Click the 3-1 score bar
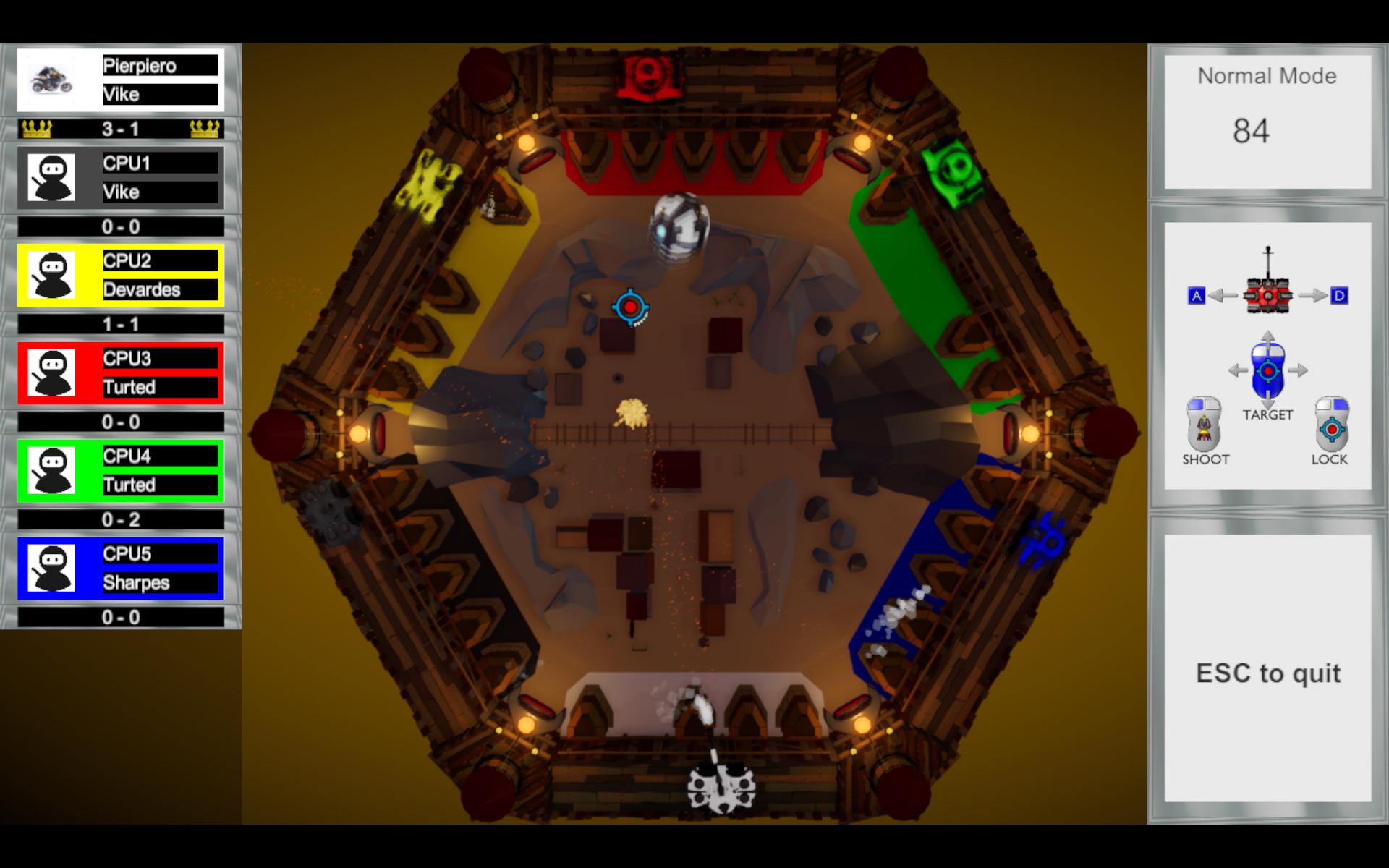Screen dimensions: 1389x868 [119, 128]
